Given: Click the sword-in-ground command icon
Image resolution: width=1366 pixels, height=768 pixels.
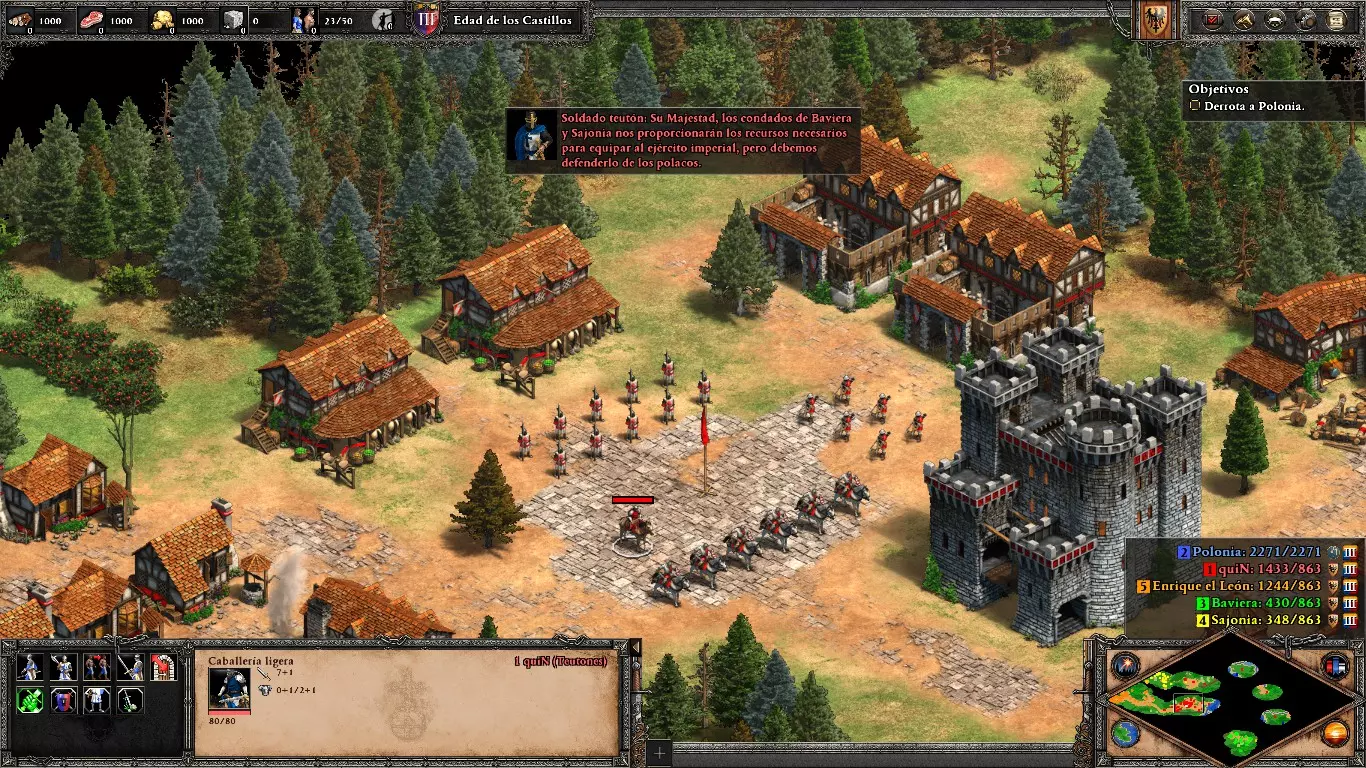Looking at the screenshot, I should tap(130, 700).
